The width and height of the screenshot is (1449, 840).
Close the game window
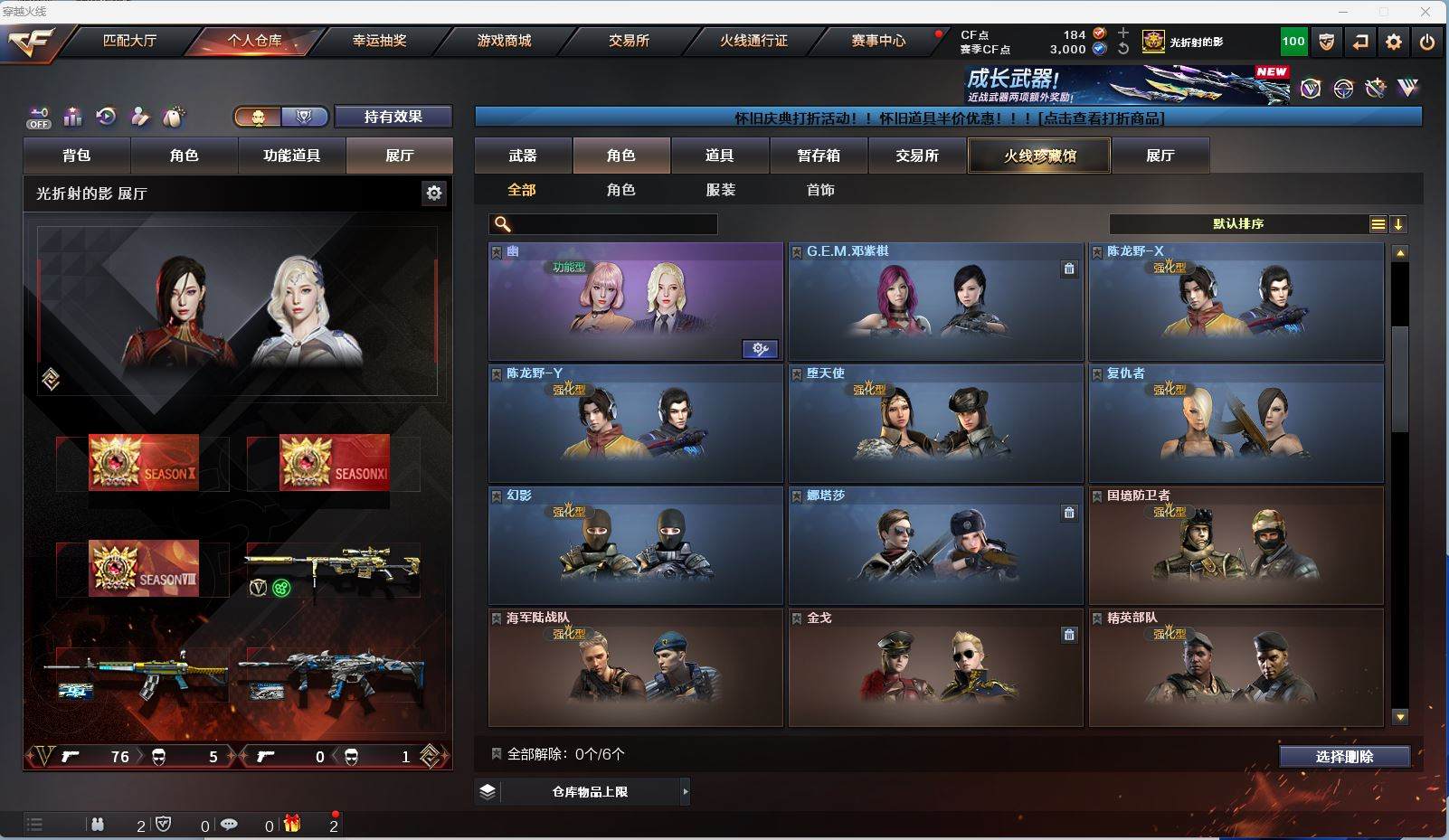coord(1425,12)
